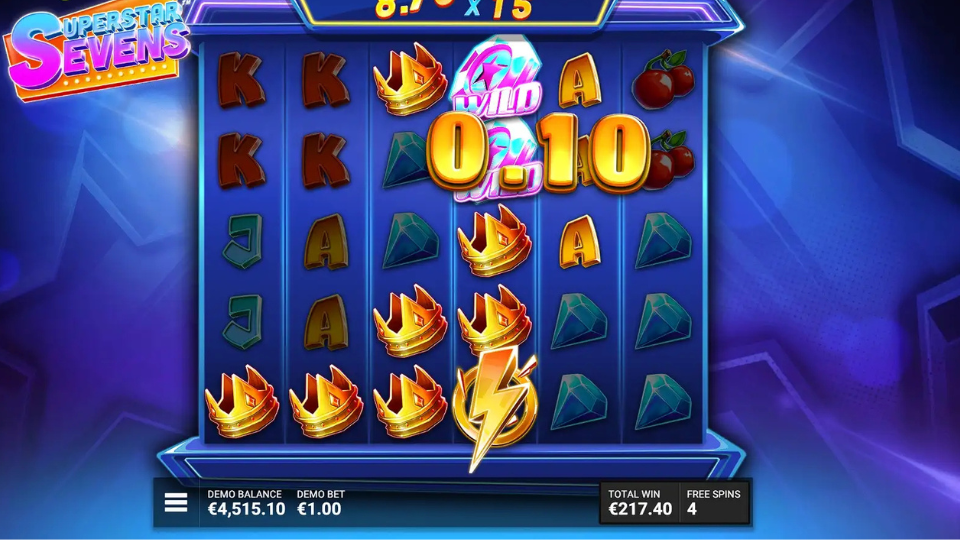960x540 pixels.
Task: Open the hamburger menu
Action: (x=176, y=502)
